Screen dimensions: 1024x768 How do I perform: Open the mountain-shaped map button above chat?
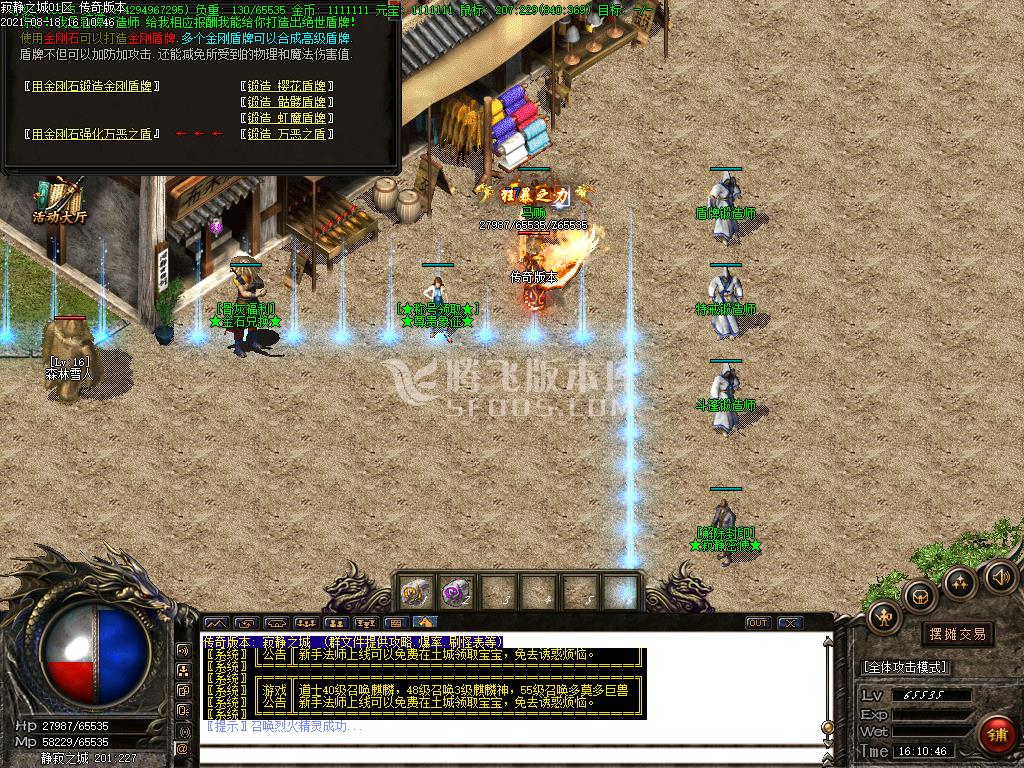[x=216, y=623]
